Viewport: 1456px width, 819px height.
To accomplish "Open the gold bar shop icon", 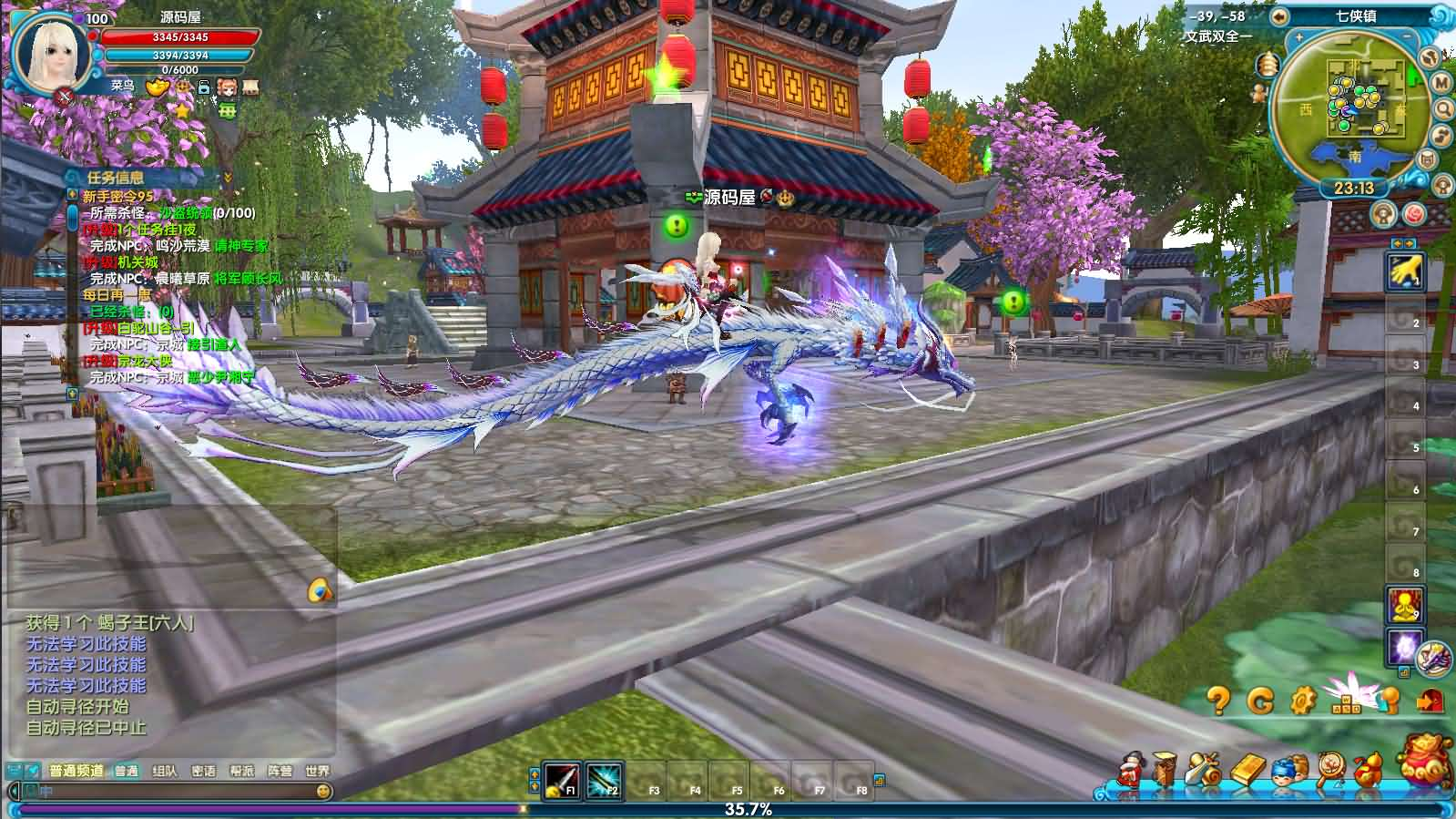I will pyautogui.click(x=1247, y=771).
